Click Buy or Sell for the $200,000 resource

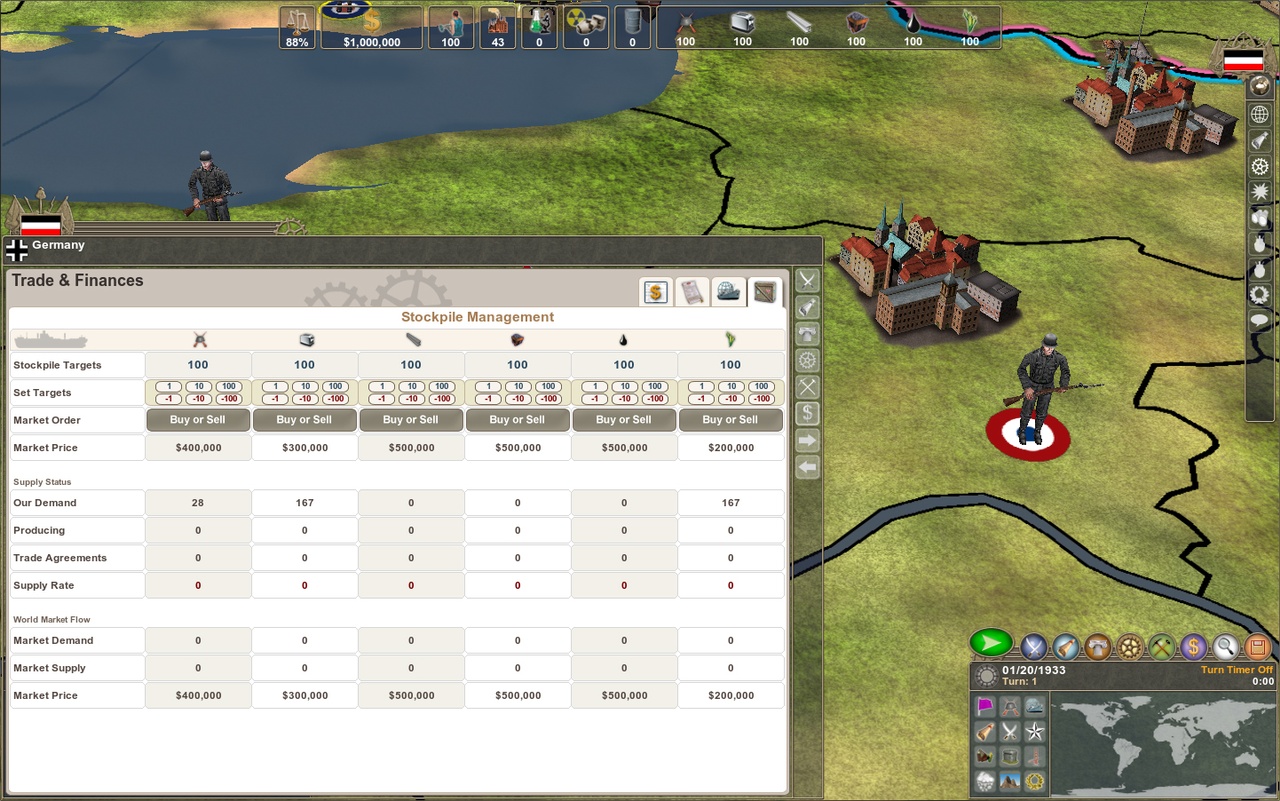(x=731, y=419)
